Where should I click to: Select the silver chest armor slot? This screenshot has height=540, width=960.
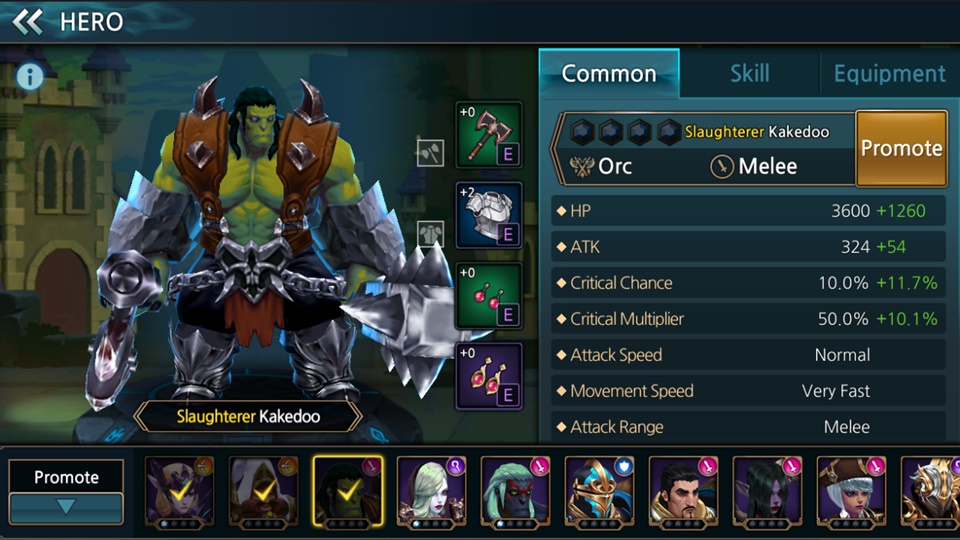click(489, 215)
